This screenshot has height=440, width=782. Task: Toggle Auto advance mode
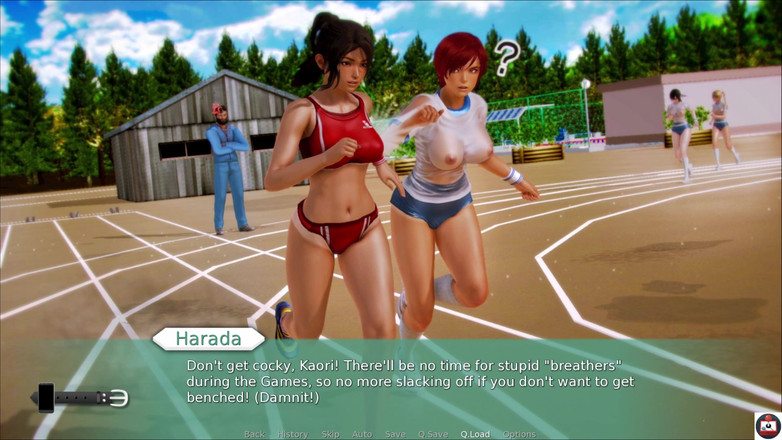pyautogui.click(x=362, y=434)
